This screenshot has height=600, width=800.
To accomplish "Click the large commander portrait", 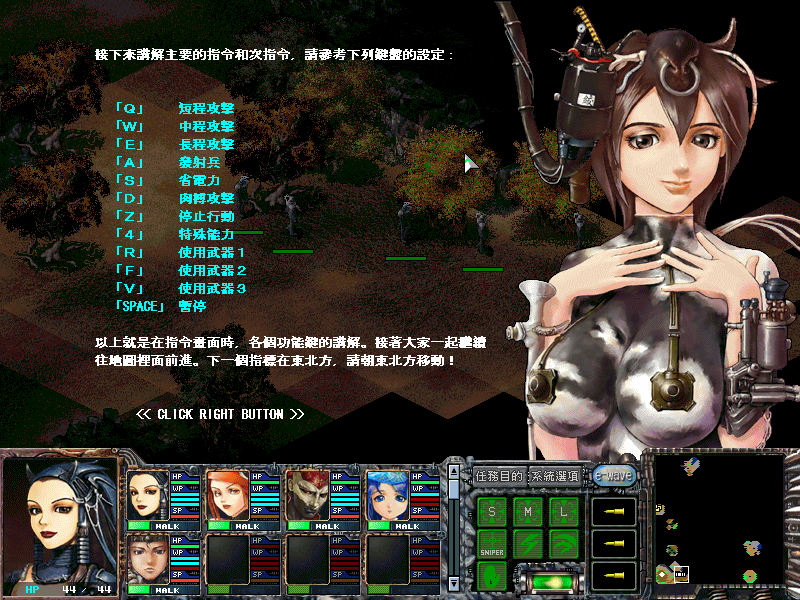I will tap(60, 520).
